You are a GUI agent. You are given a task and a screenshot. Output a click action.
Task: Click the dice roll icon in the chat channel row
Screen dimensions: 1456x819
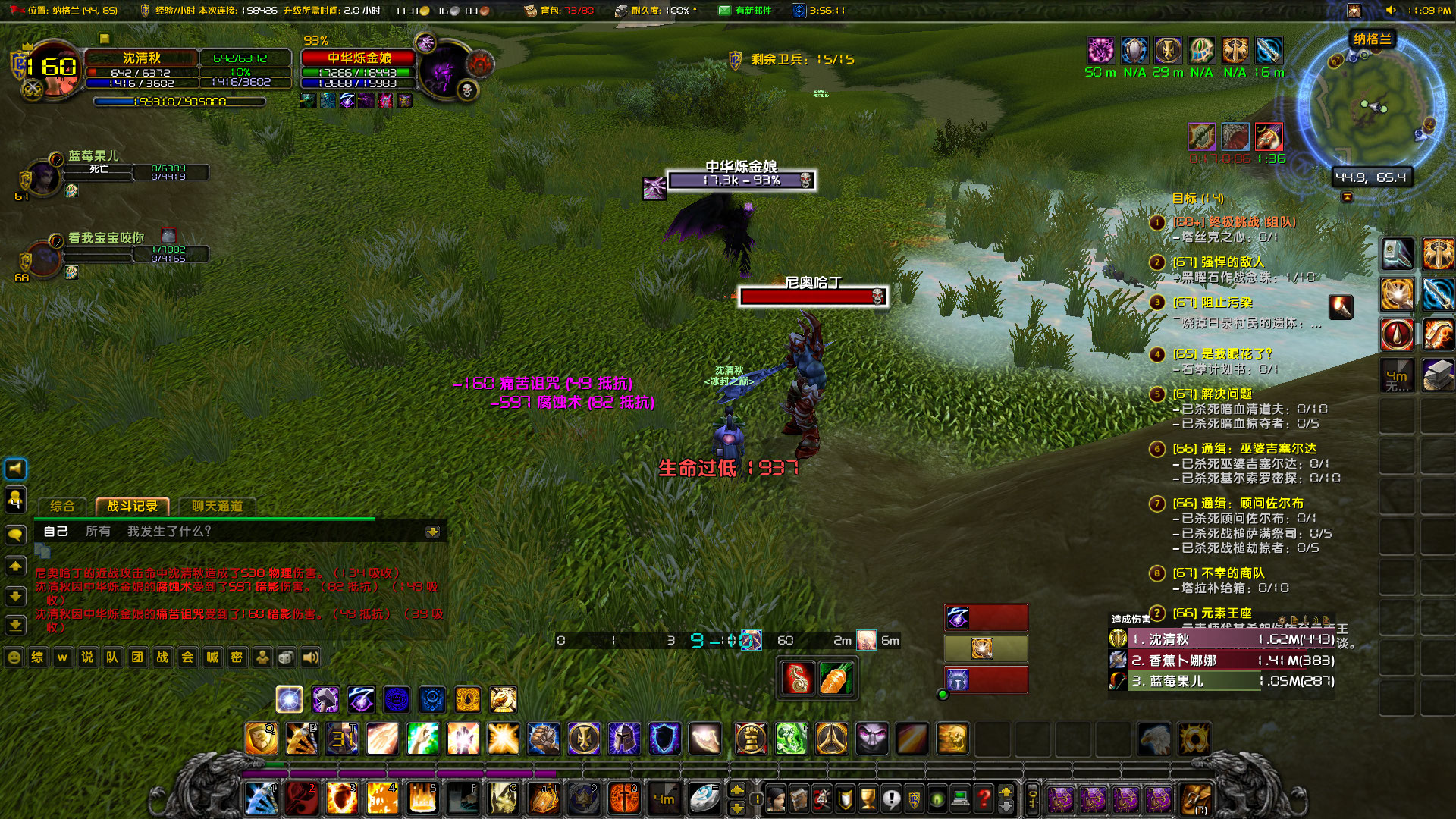(286, 658)
